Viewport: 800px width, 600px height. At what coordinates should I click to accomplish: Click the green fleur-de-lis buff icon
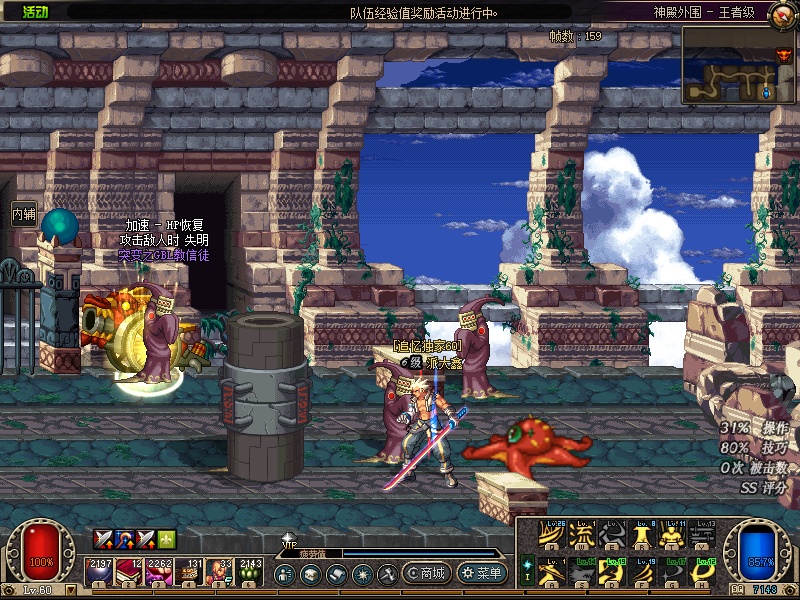click(x=166, y=539)
